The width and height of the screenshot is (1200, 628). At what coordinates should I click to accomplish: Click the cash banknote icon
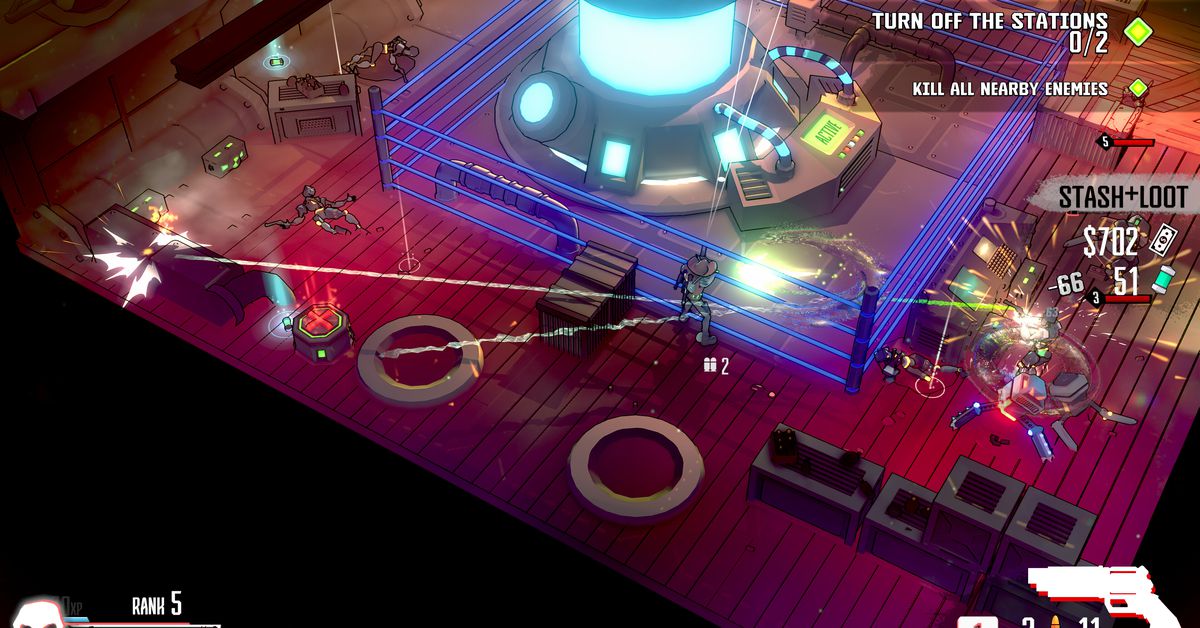tap(1164, 240)
